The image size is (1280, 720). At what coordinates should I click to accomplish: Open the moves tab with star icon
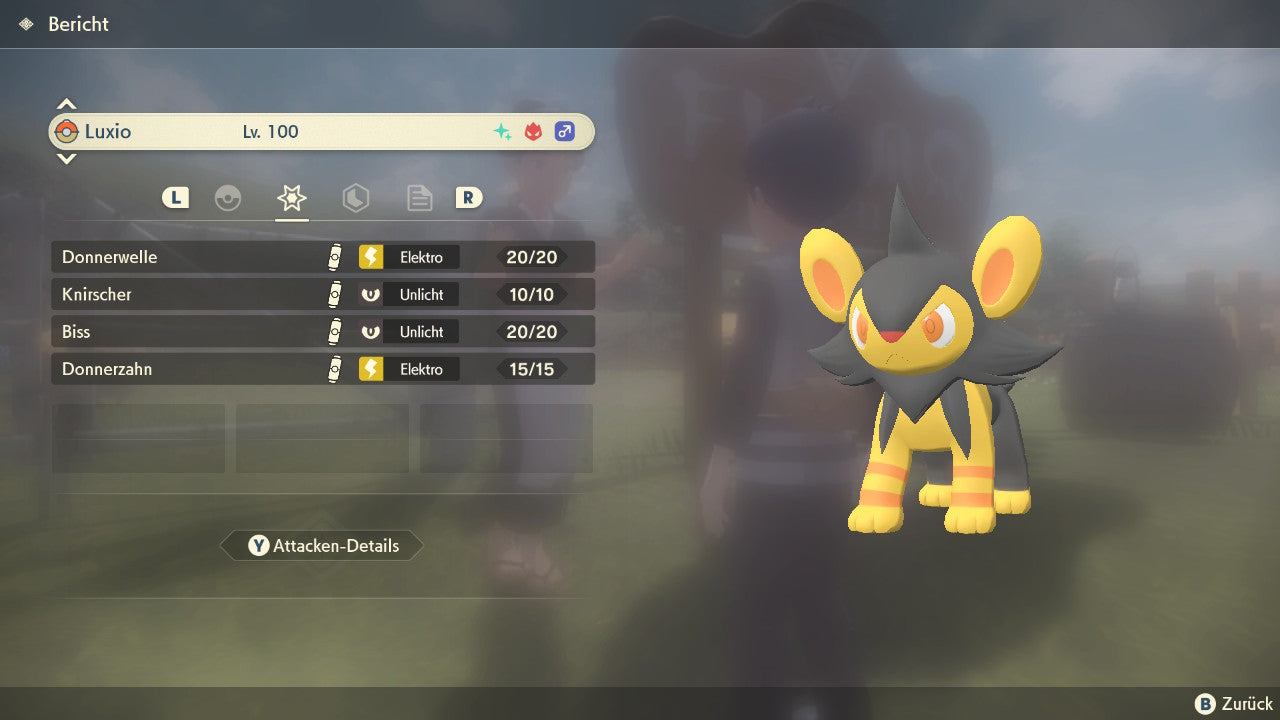tap(291, 198)
